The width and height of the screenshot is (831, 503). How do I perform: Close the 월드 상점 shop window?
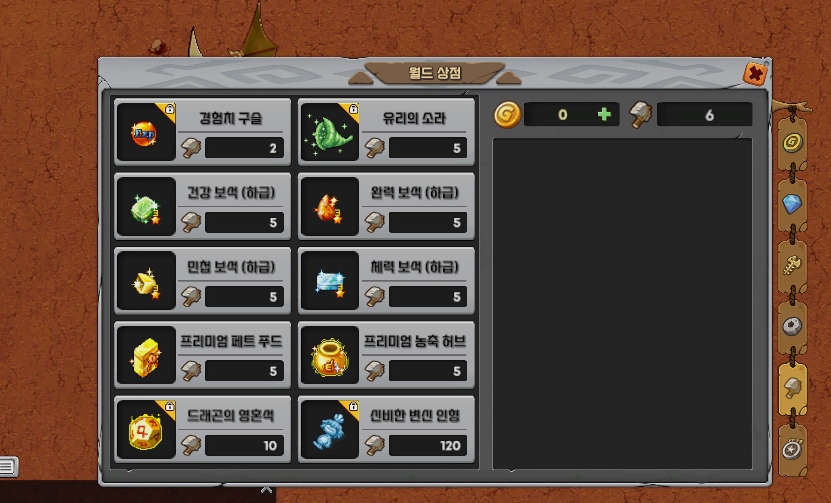pos(756,73)
